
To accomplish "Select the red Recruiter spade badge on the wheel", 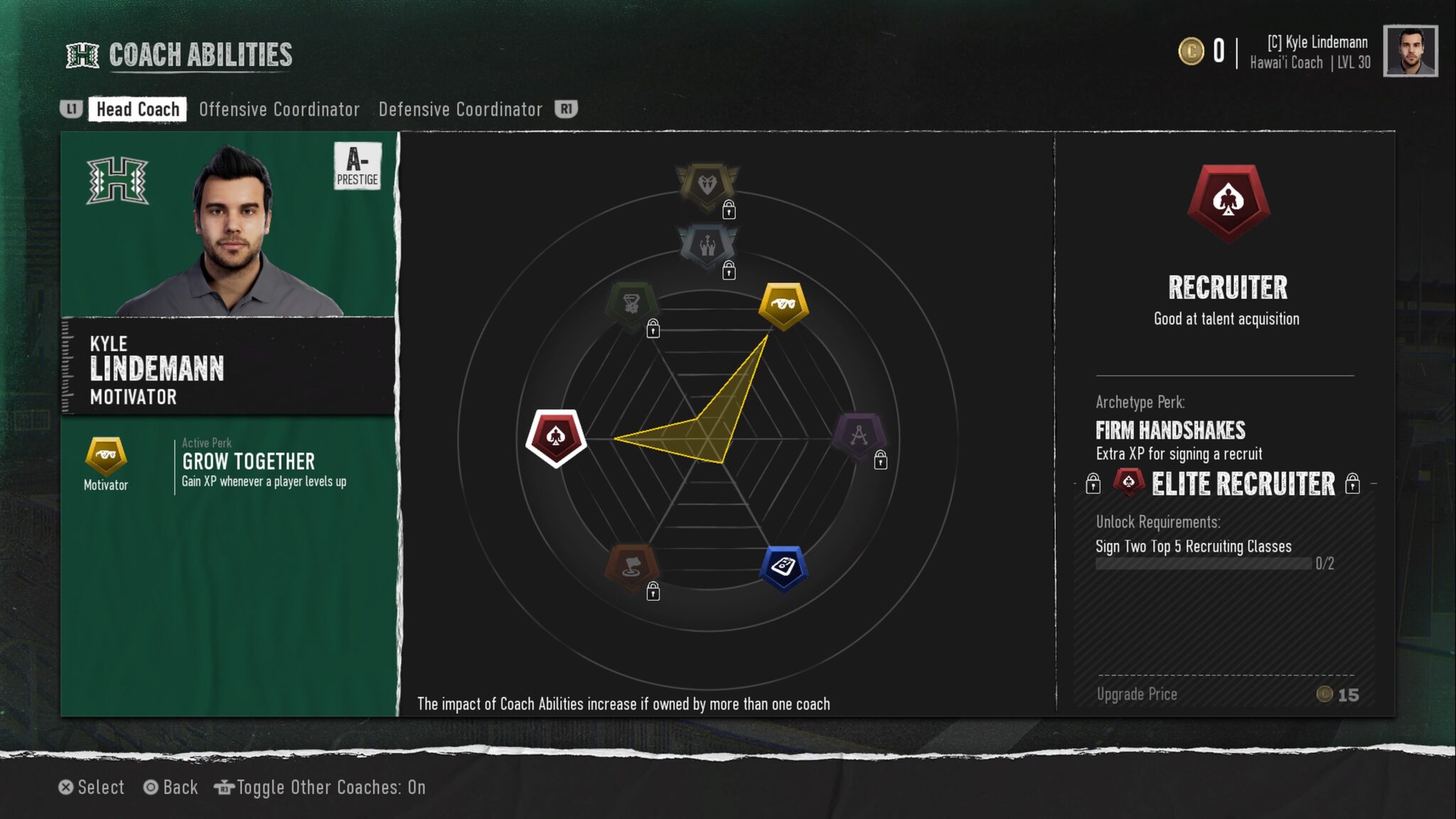I will click(x=556, y=437).
